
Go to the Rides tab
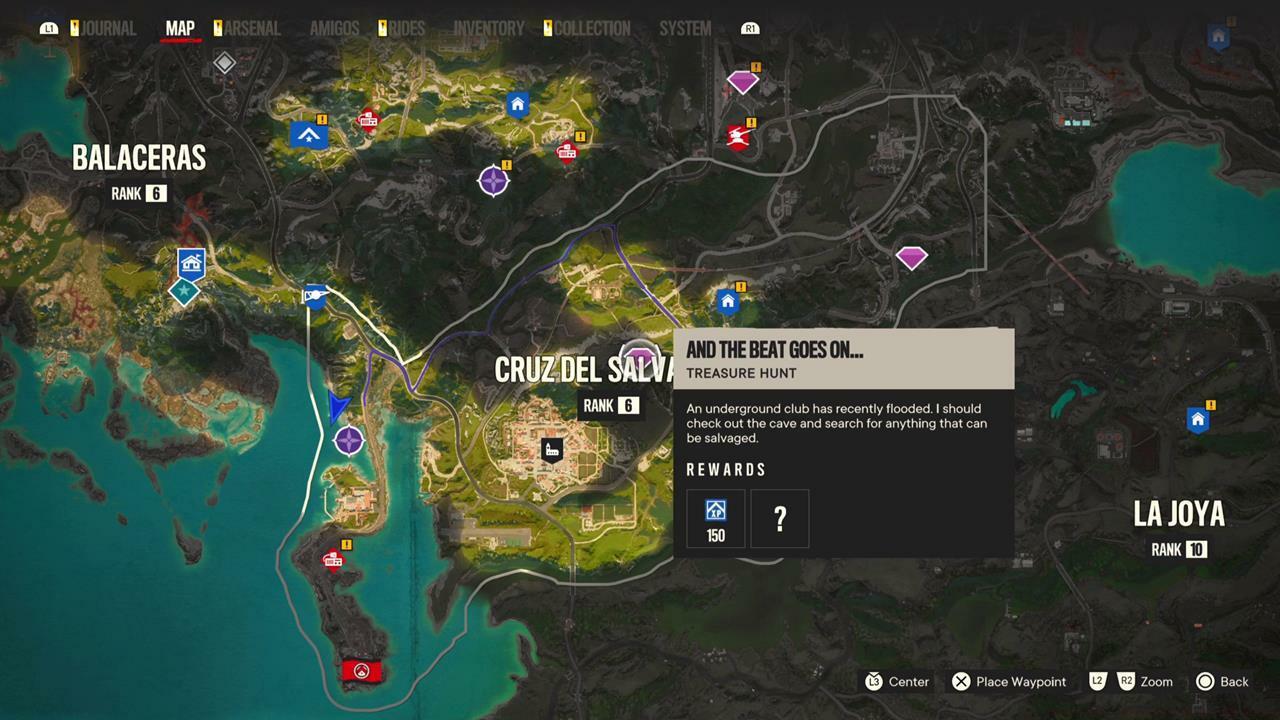coord(407,29)
